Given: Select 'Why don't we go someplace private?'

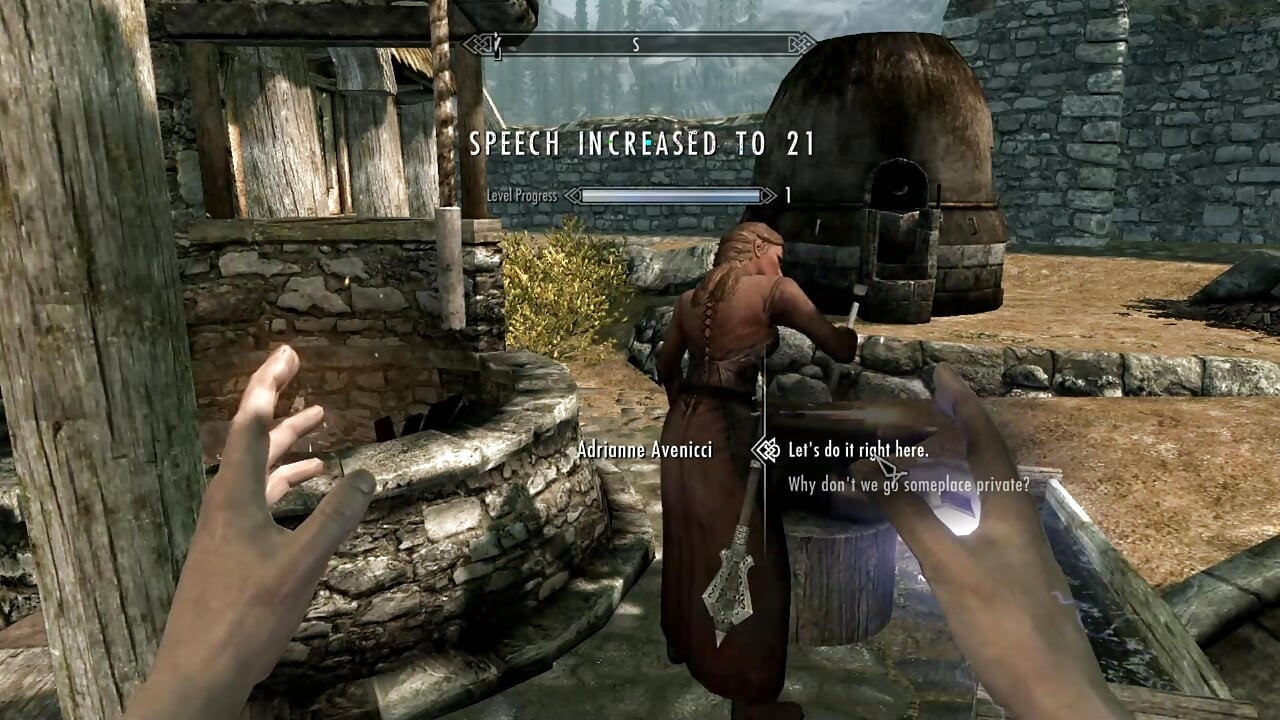Looking at the screenshot, I should 908,486.
